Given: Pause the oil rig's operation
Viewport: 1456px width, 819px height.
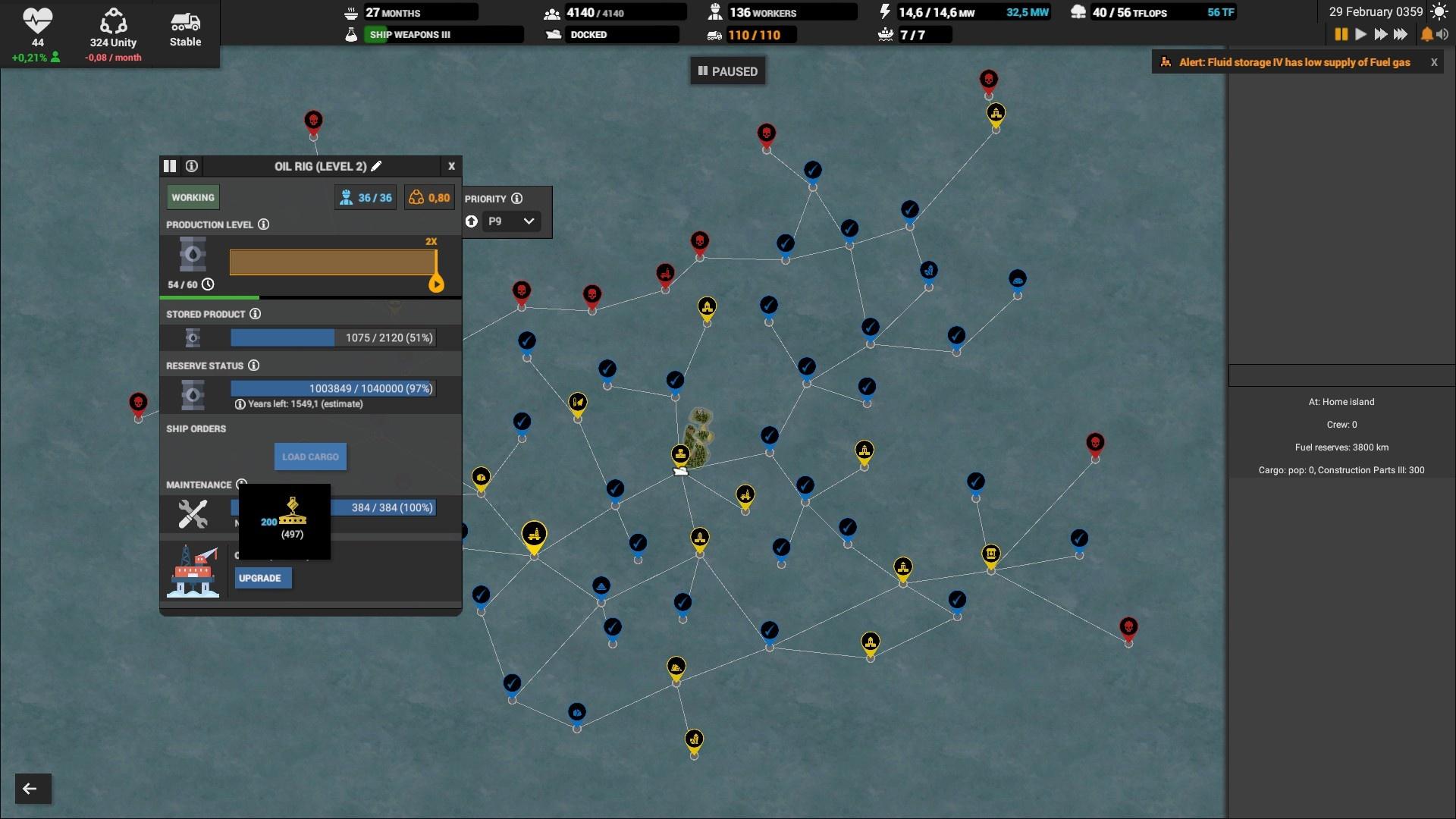Looking at the screenshot, I should [x=170, y=166].
